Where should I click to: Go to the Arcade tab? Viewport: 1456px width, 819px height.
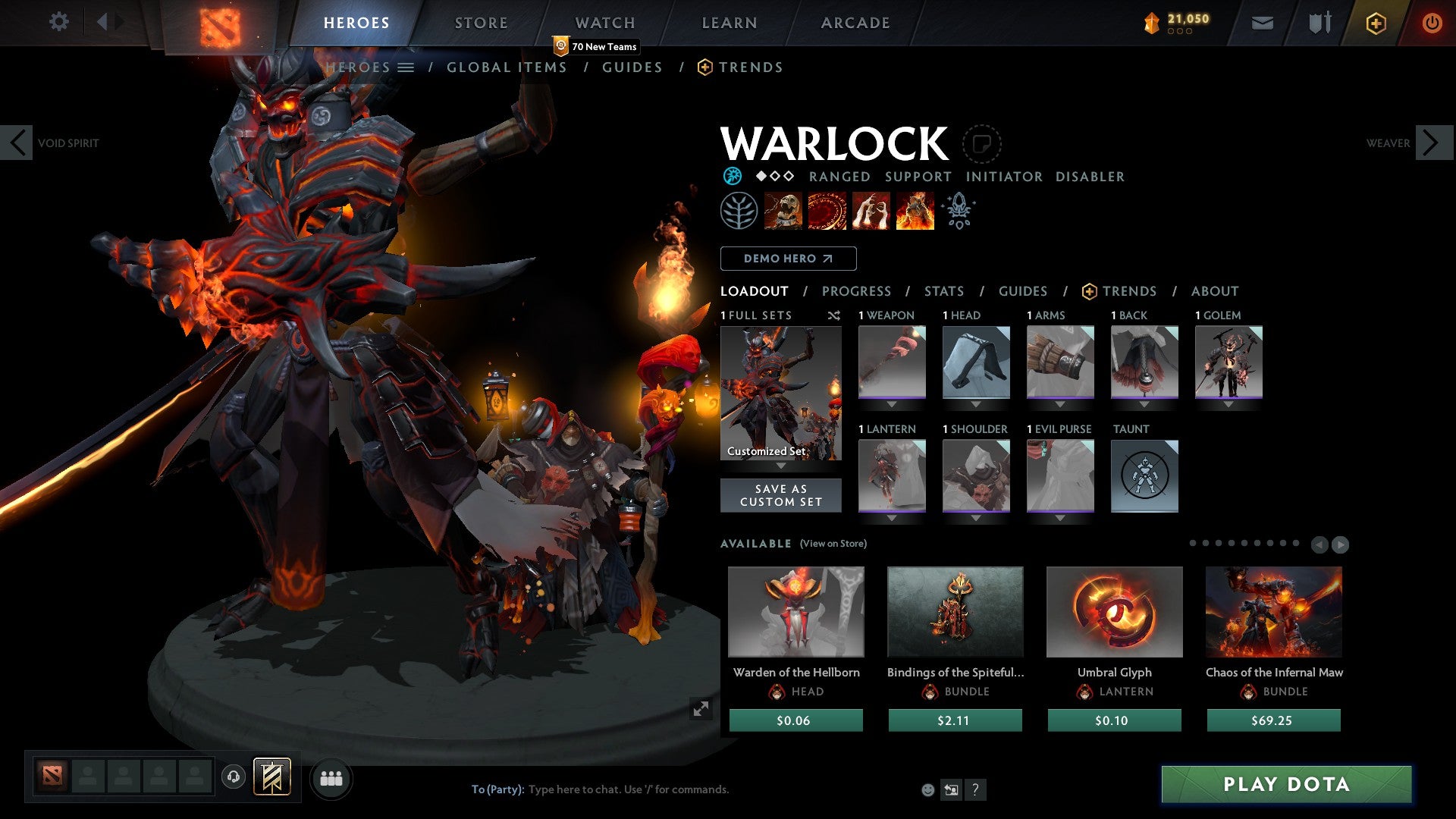click(x=855, y=23)
